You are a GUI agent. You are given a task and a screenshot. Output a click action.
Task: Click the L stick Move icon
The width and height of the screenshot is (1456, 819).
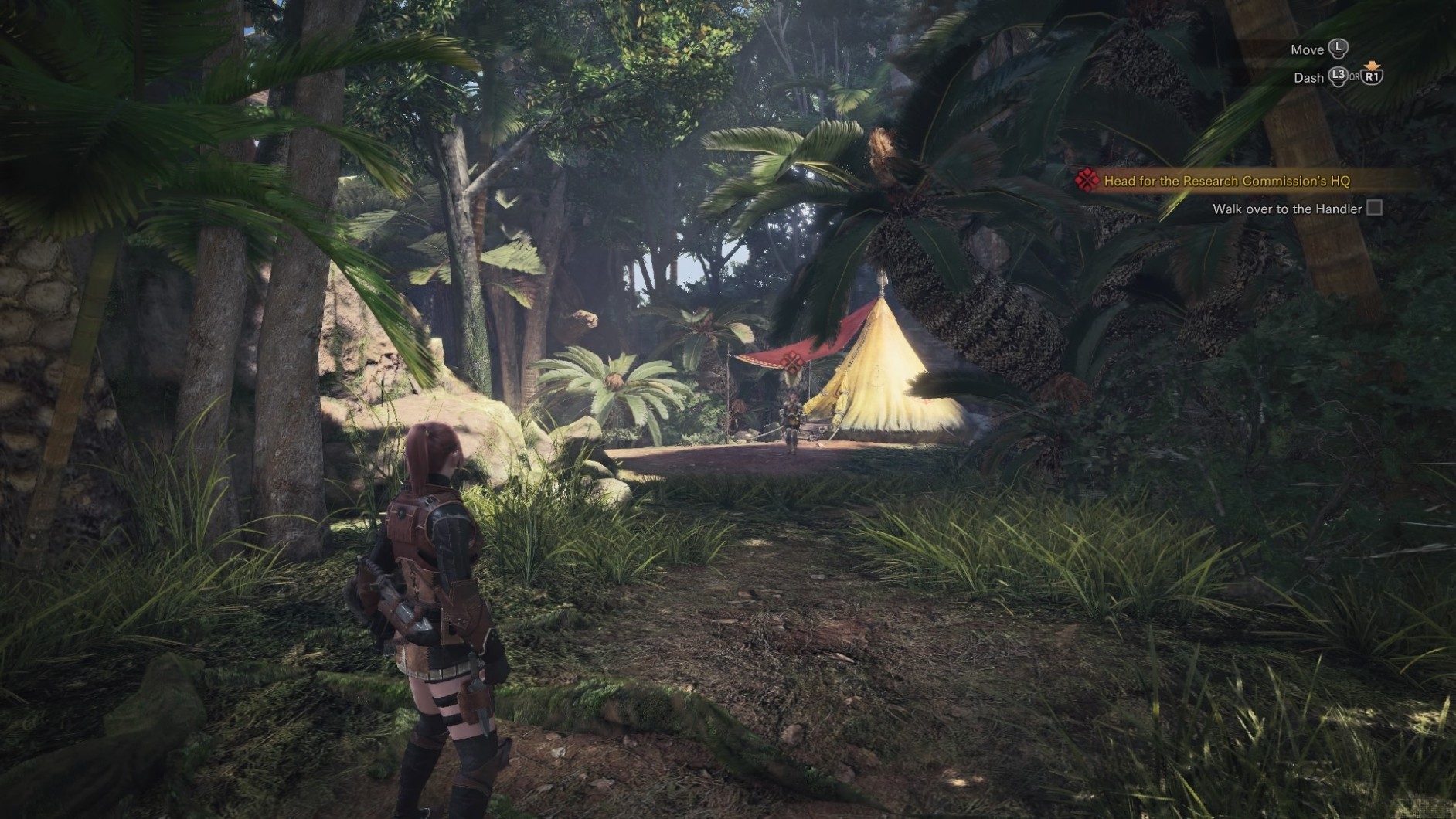[x=1339, y=48]
